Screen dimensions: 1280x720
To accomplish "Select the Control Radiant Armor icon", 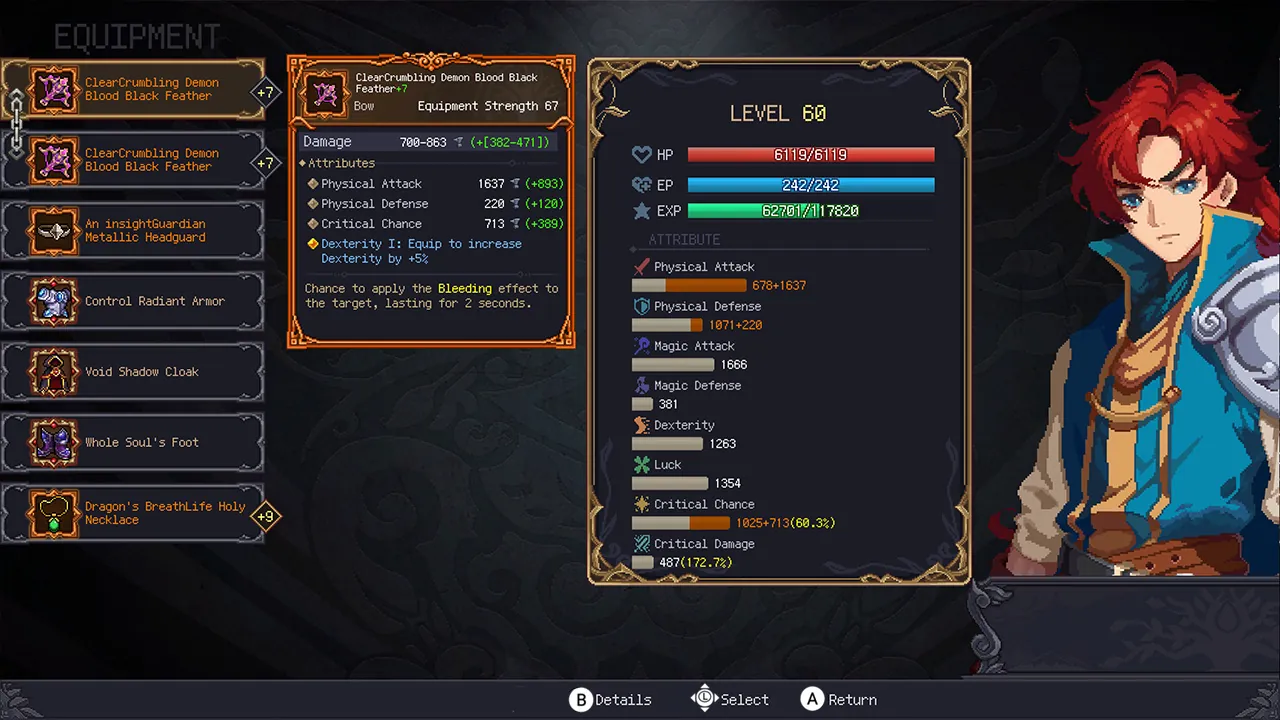I will (x=55, y=301).
